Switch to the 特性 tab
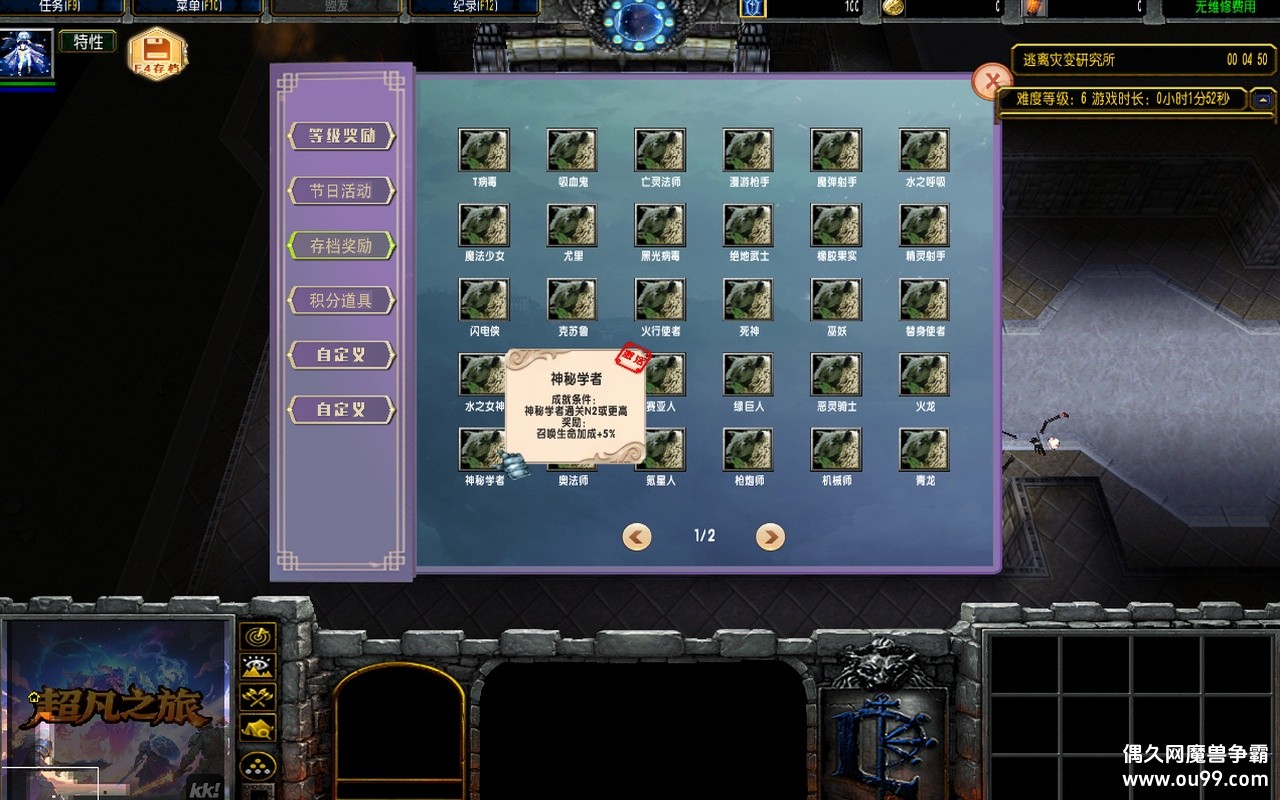Viewport: 1280px width, 800px height. 87,42
